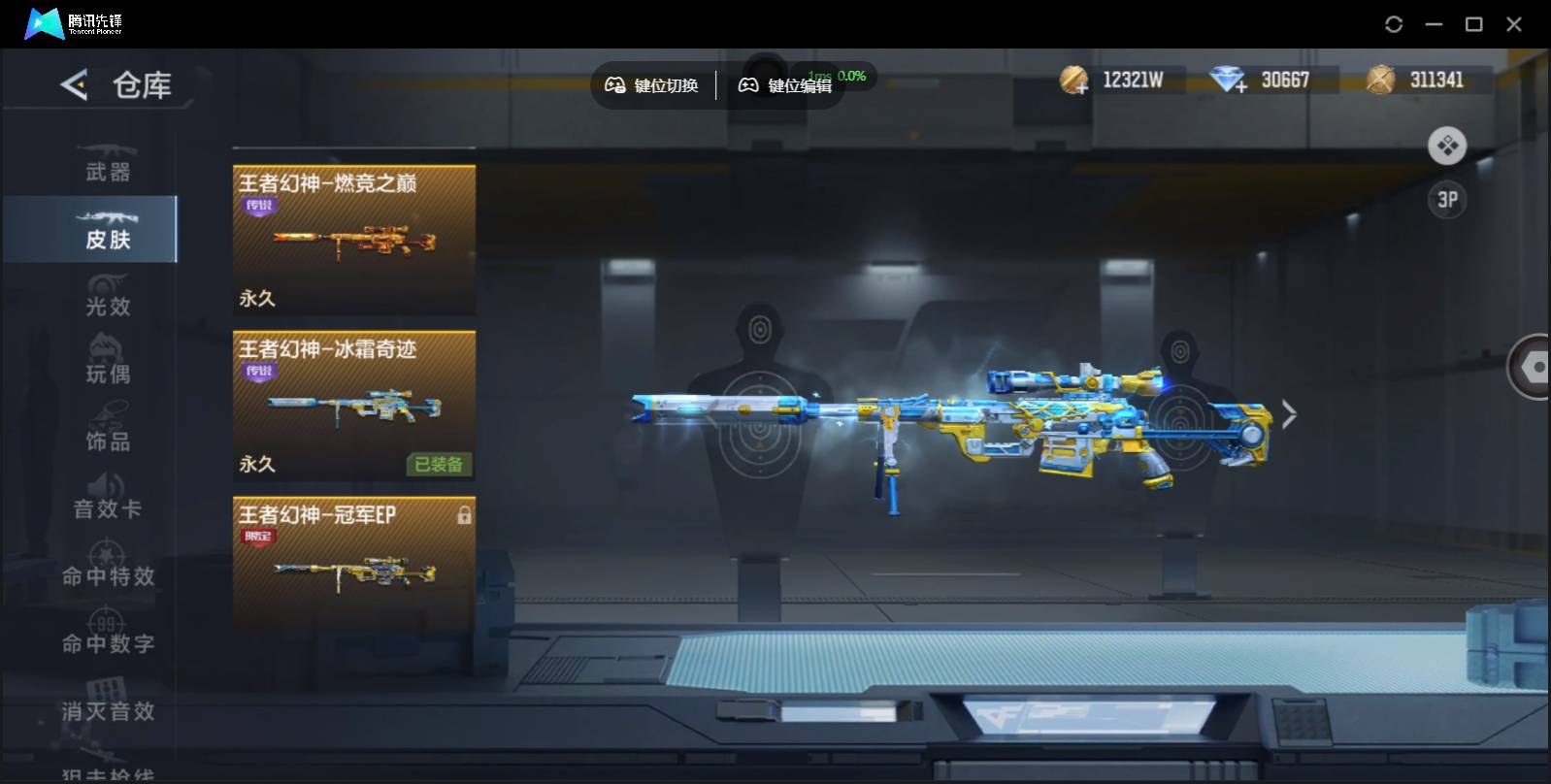Show the 命中特效 hit effects tab

click(107, 567)
